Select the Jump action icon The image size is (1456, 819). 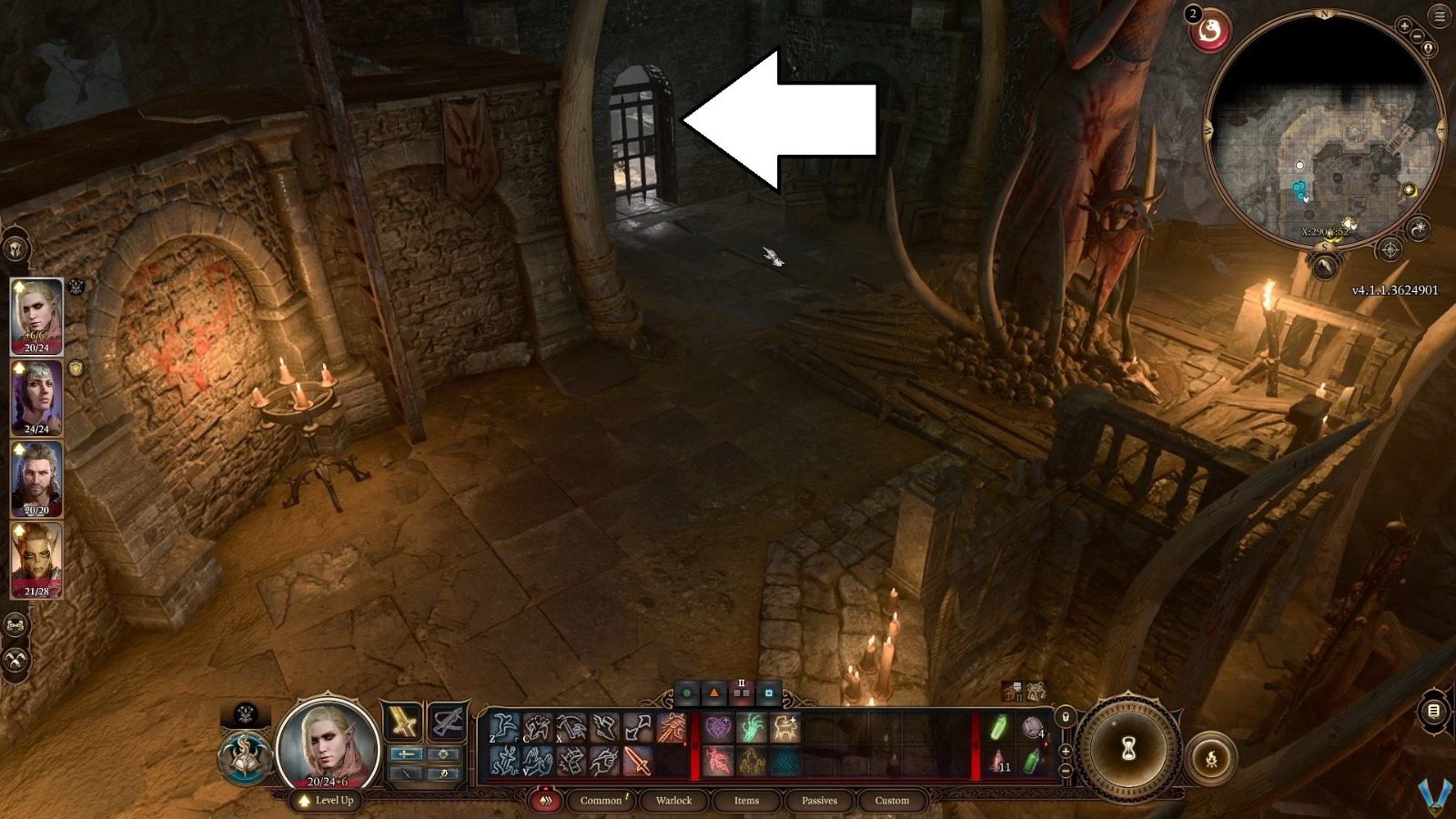[x=504, y=727]
